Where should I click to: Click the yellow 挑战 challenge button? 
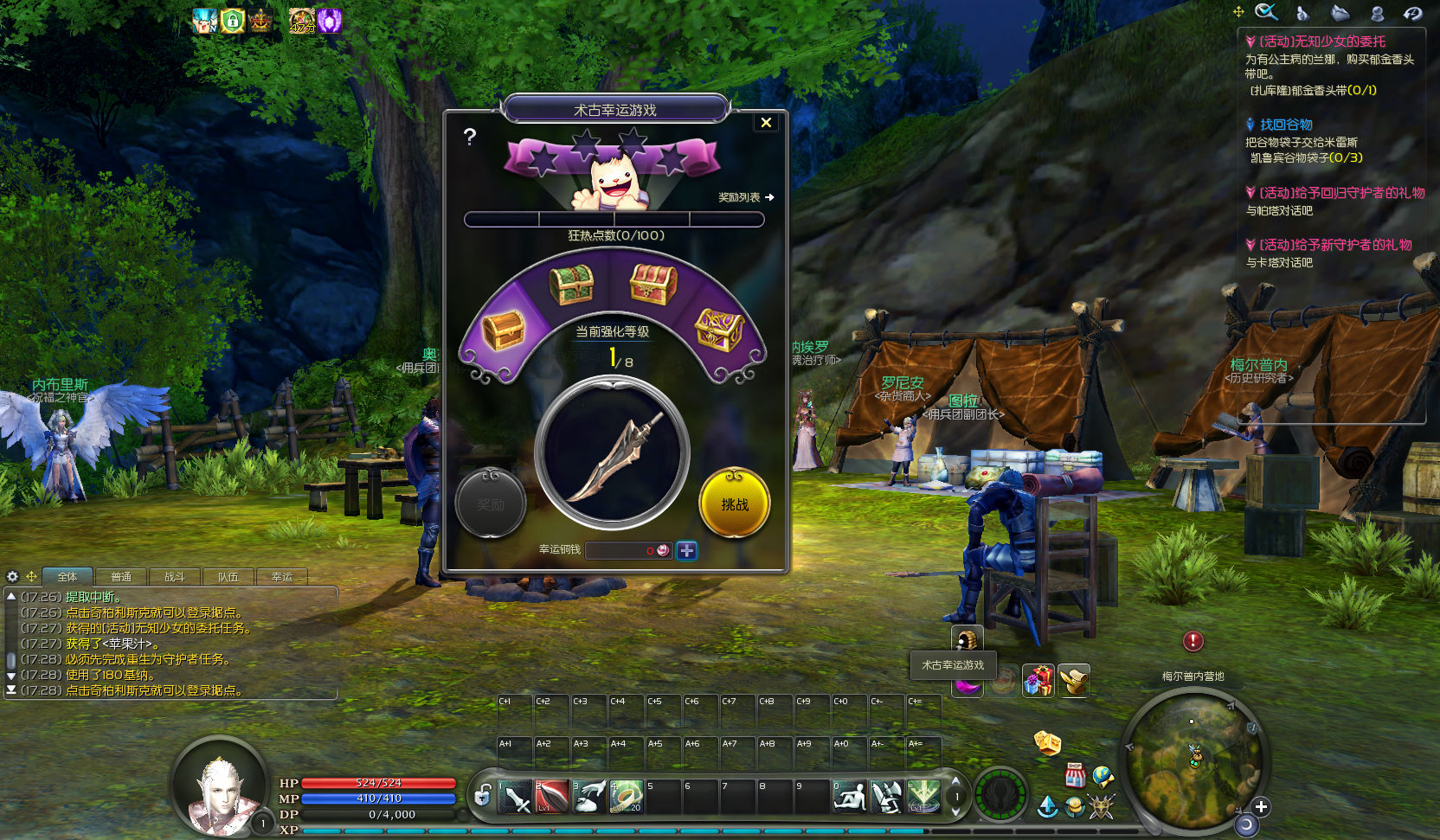[x=734, y=503]
